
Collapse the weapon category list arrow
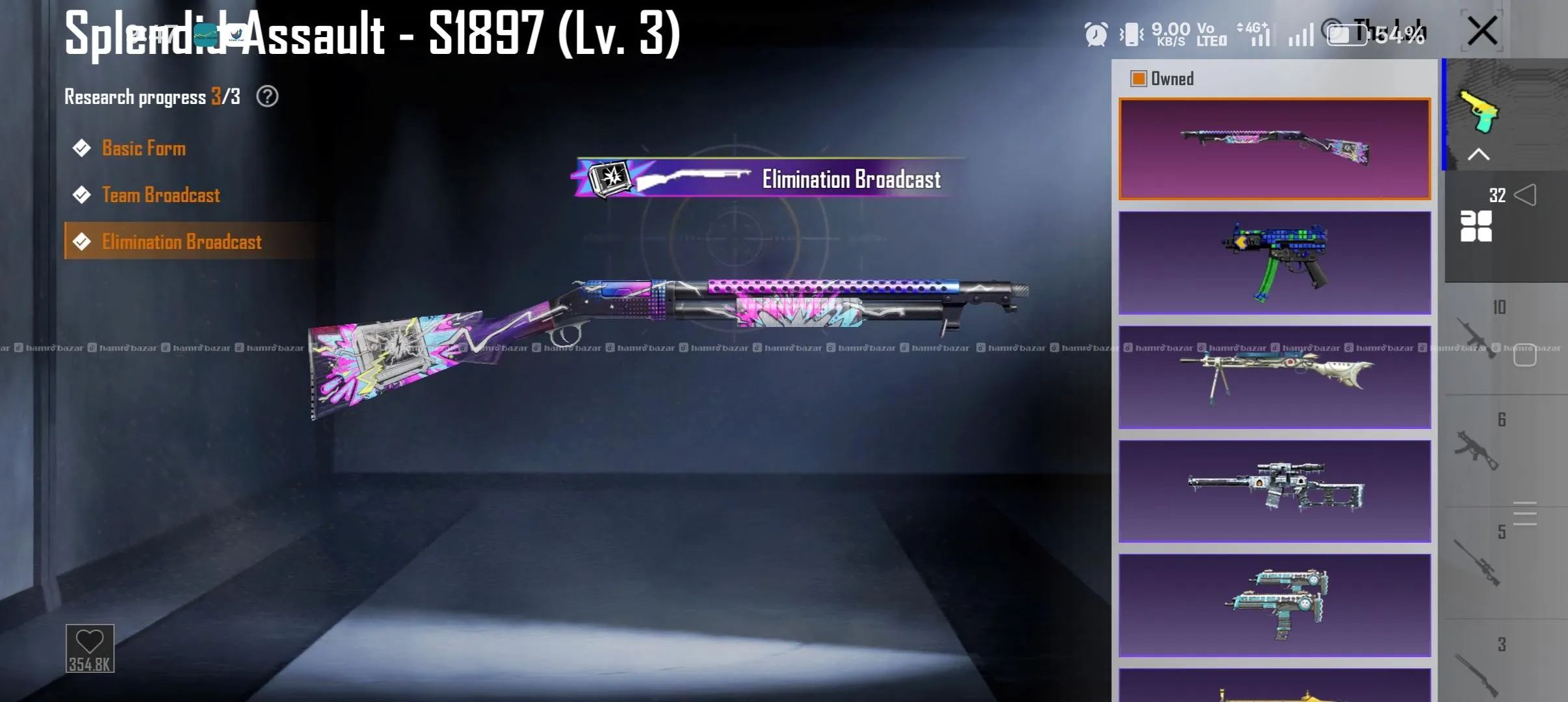tap(1479, 154)
